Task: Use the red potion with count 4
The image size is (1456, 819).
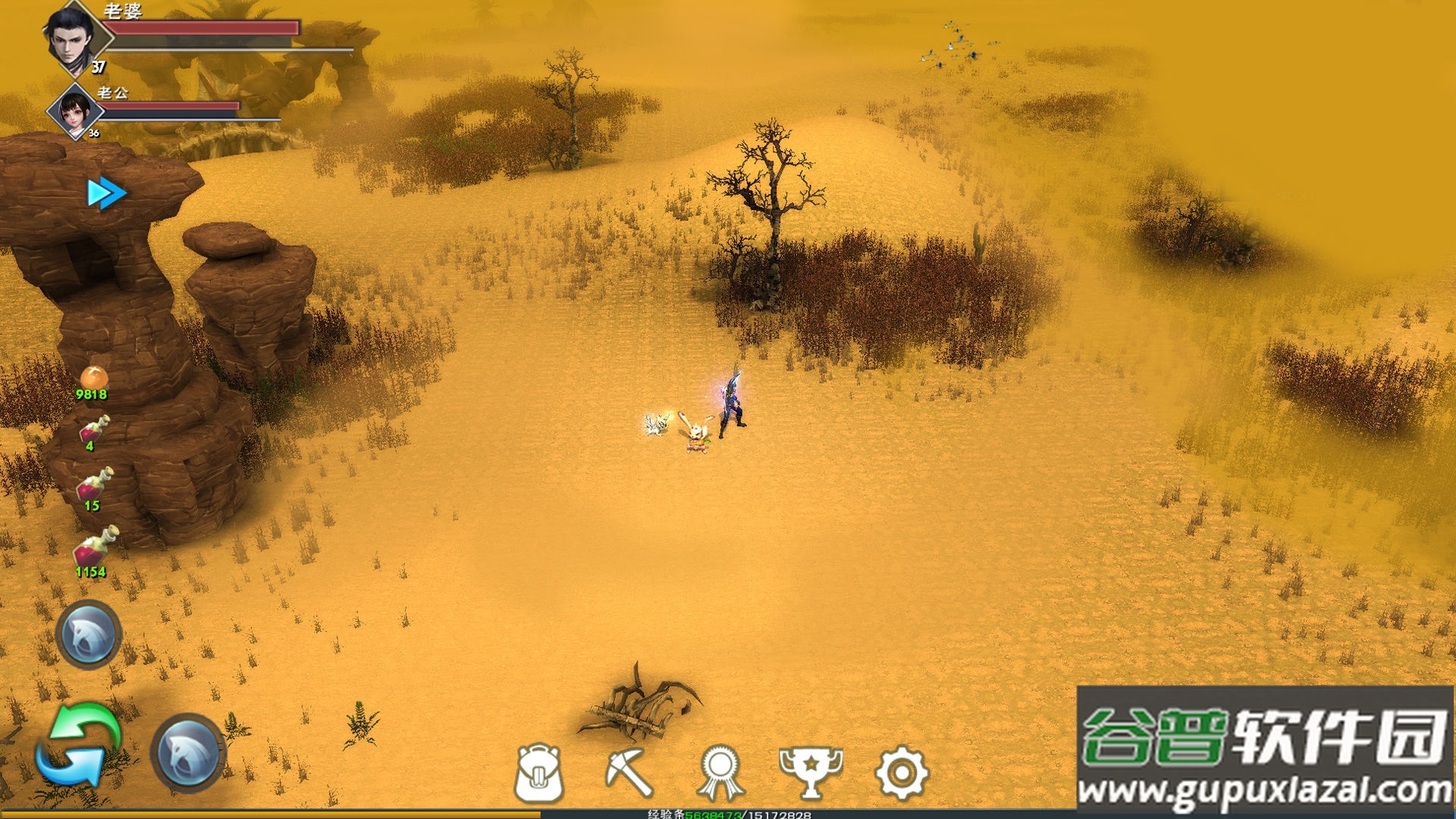Action: pyautogui.click(x=94, y=430)
